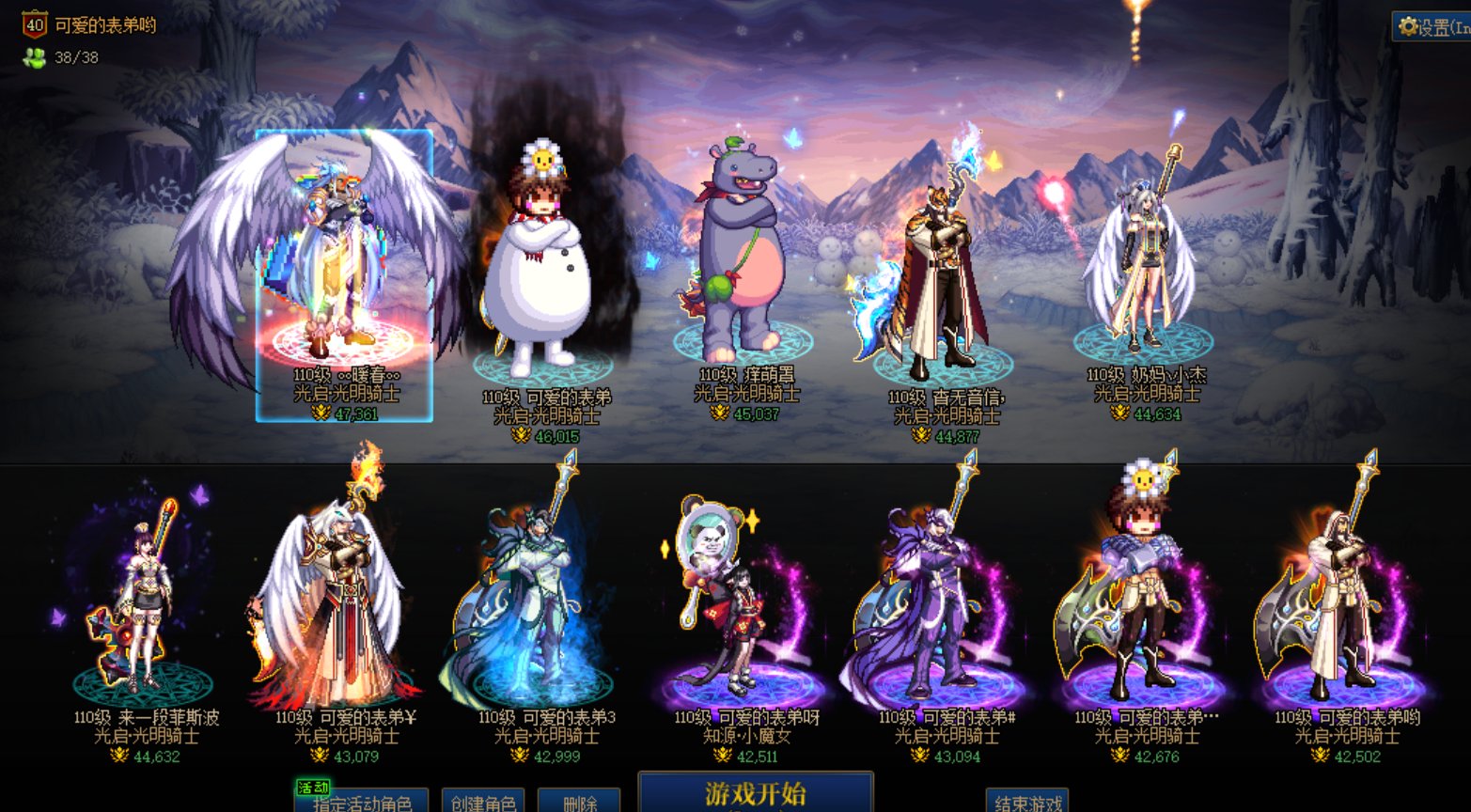Click the 指定活动角色 event character button

tap(361, 802)
